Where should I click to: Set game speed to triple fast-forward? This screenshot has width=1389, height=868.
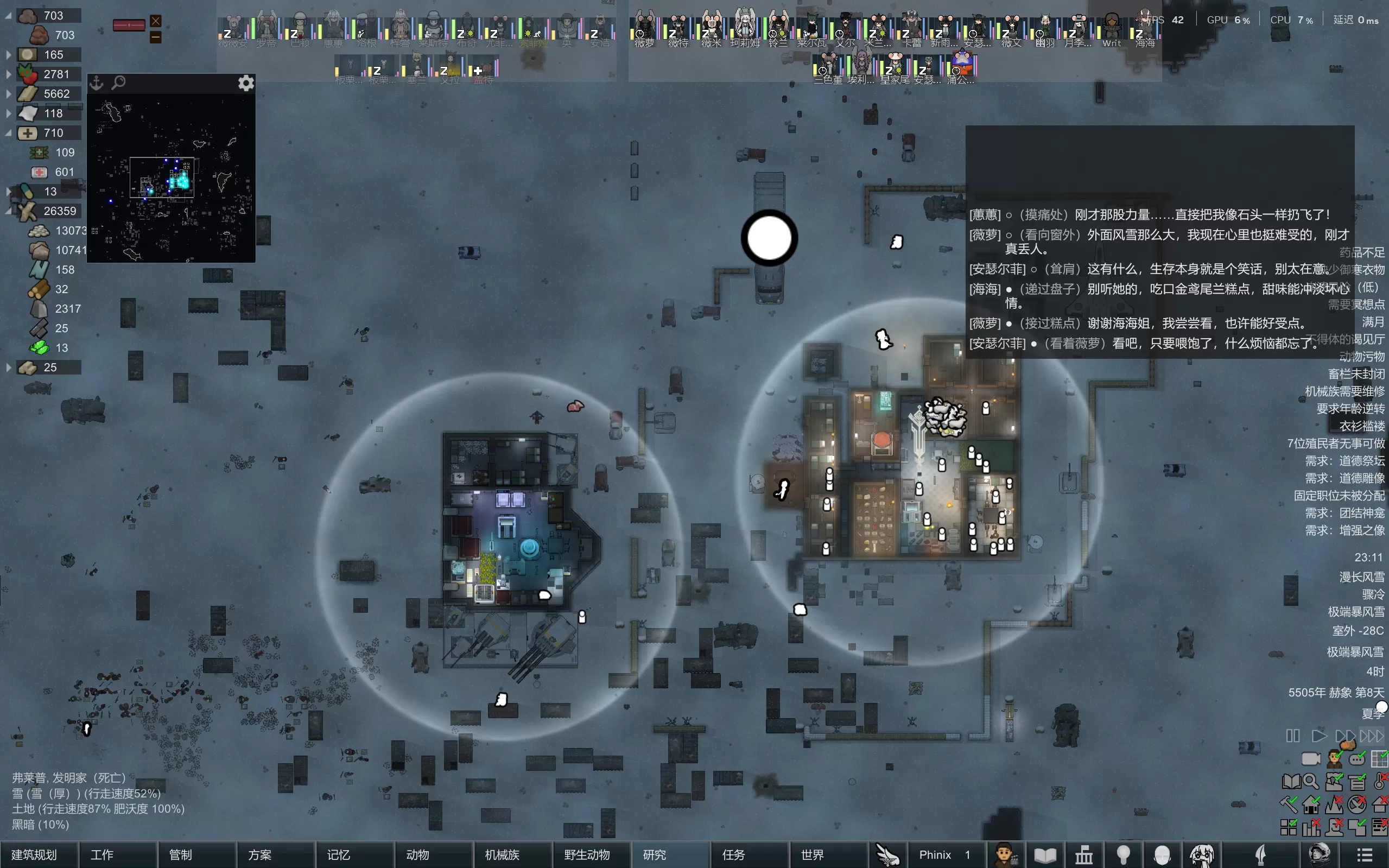point(1372,736)
